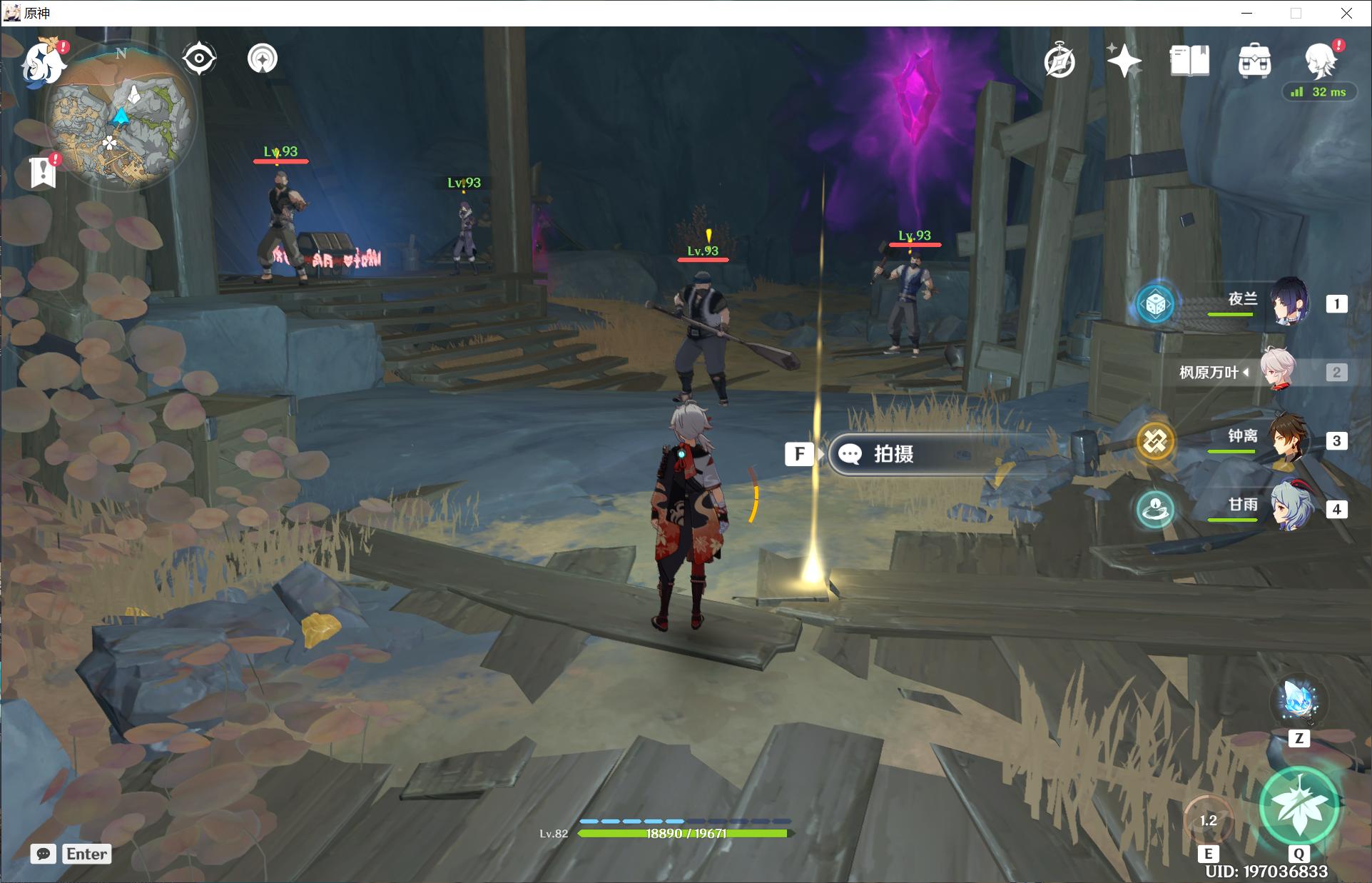Choose the 拍摄 interaction prompt

click(928, 454)
